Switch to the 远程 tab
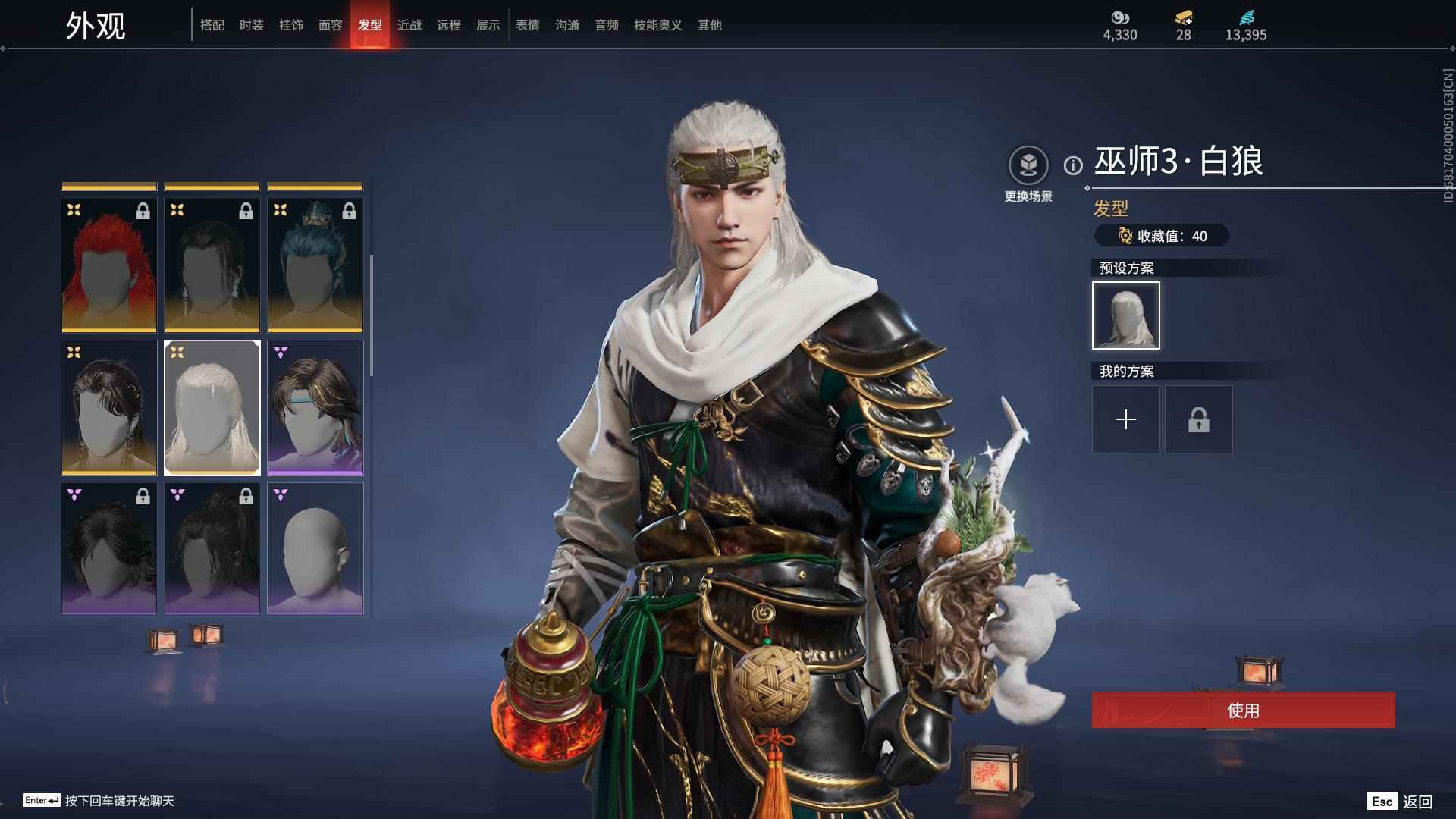The width and height of the screenshot is (1456, 819). pyautogui.click(x=449, y=25)
